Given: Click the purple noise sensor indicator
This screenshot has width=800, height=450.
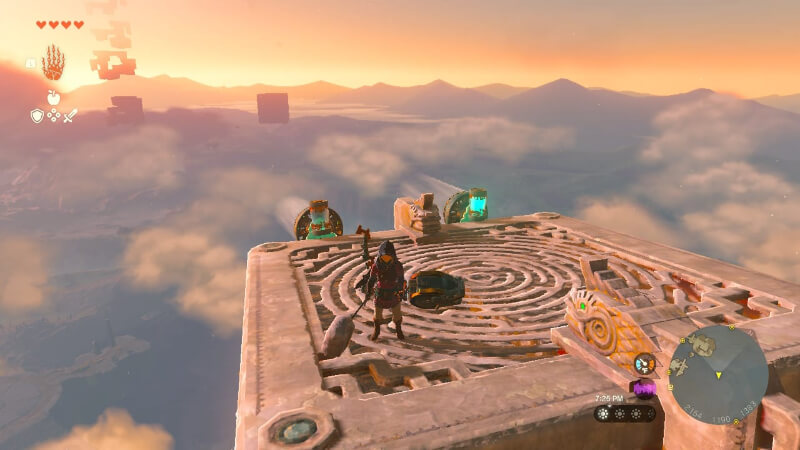Looking at the screenshot, I should tap(643, 388).
